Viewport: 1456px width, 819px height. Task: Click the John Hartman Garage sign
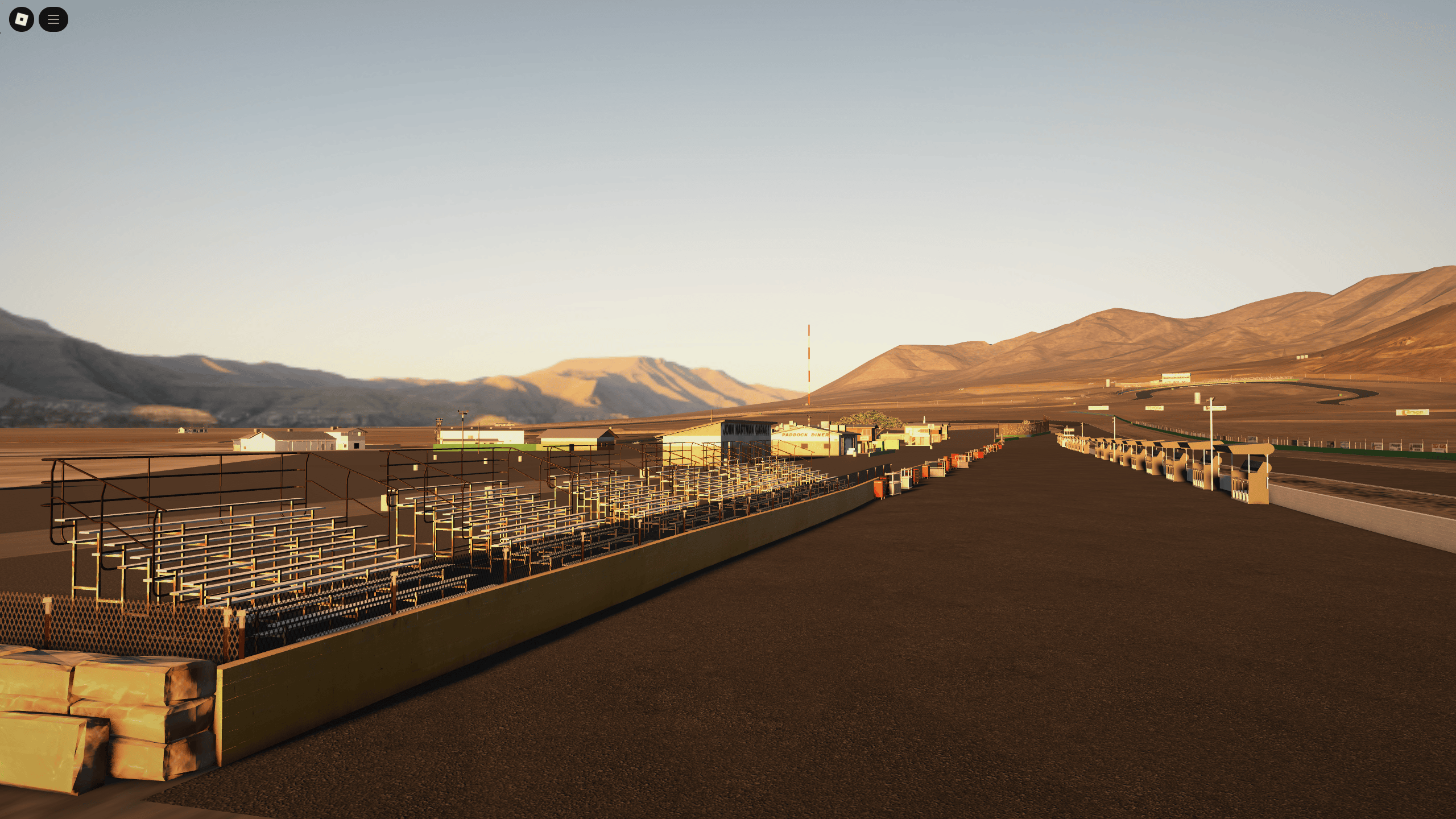tap(746, 431)
